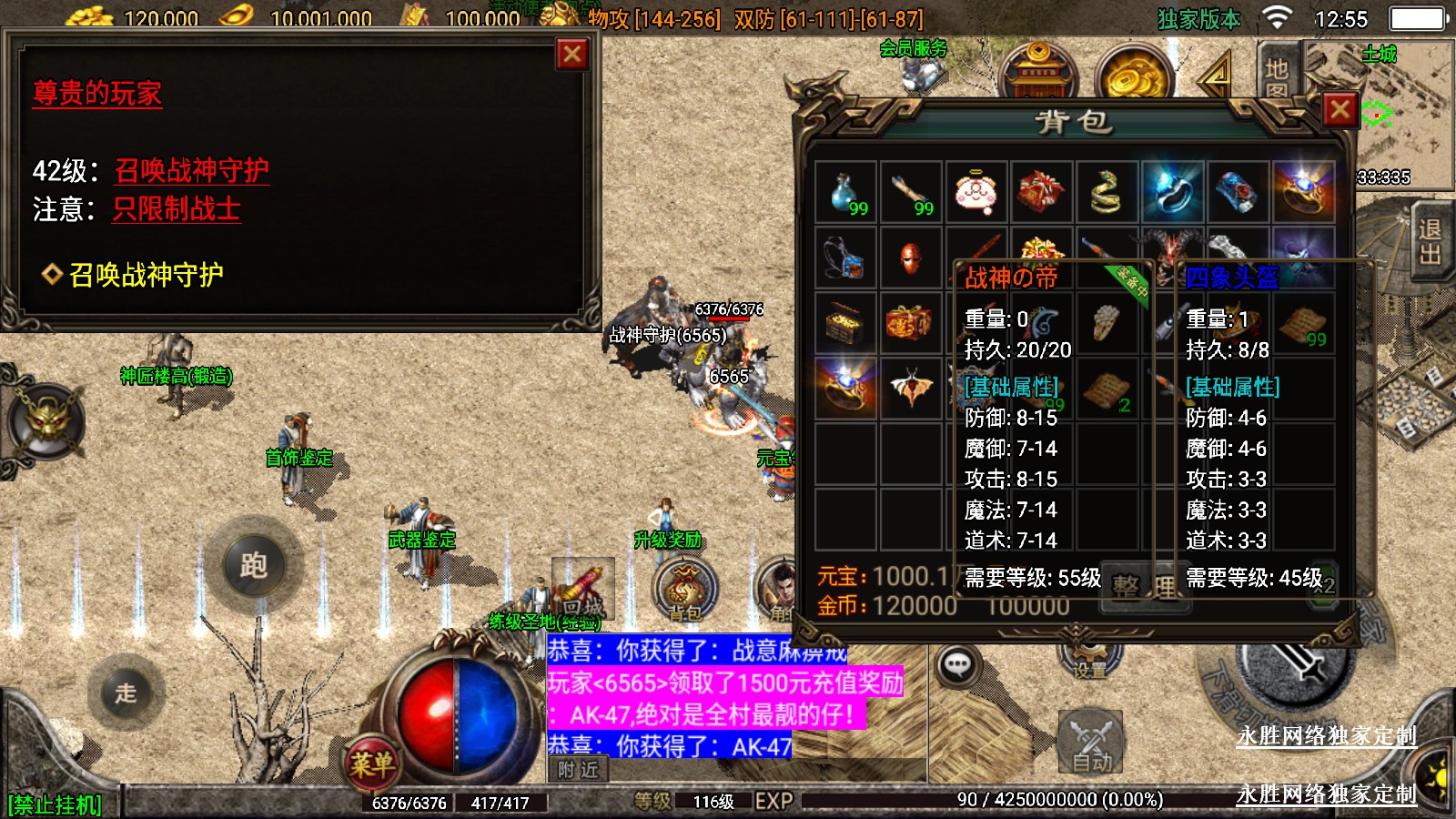Image resolution: width=1456 pixels, height=819 pixels.
Task: Open the 菜单 menu button
Action: point(371,763)
